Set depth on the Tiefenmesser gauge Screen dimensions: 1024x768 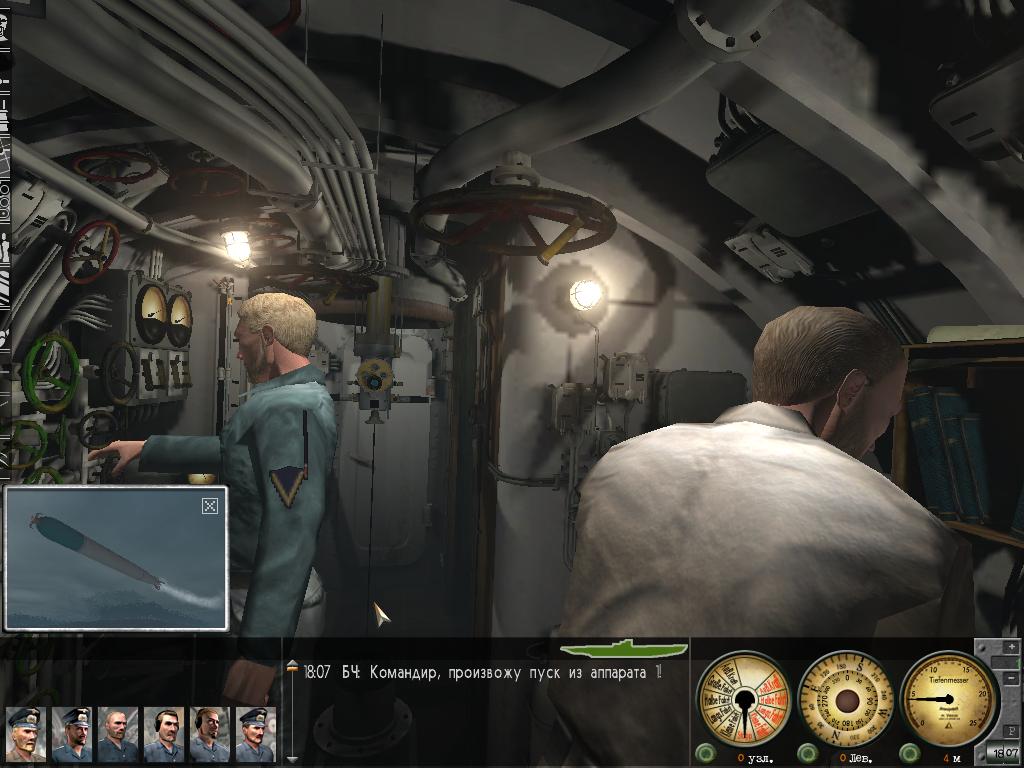pos(950,697)
